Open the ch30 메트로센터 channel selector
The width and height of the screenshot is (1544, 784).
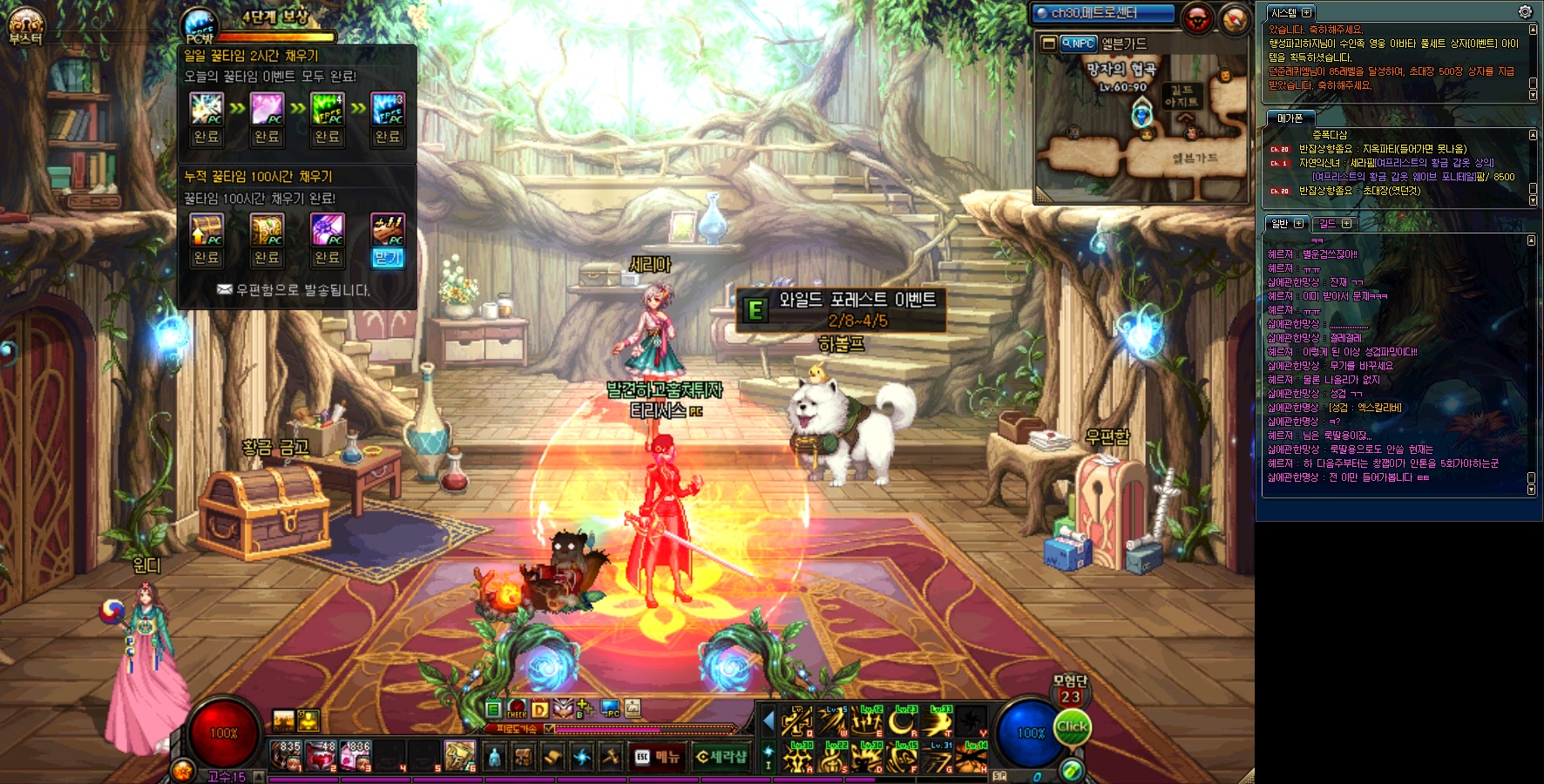(x=1102, y=13)
